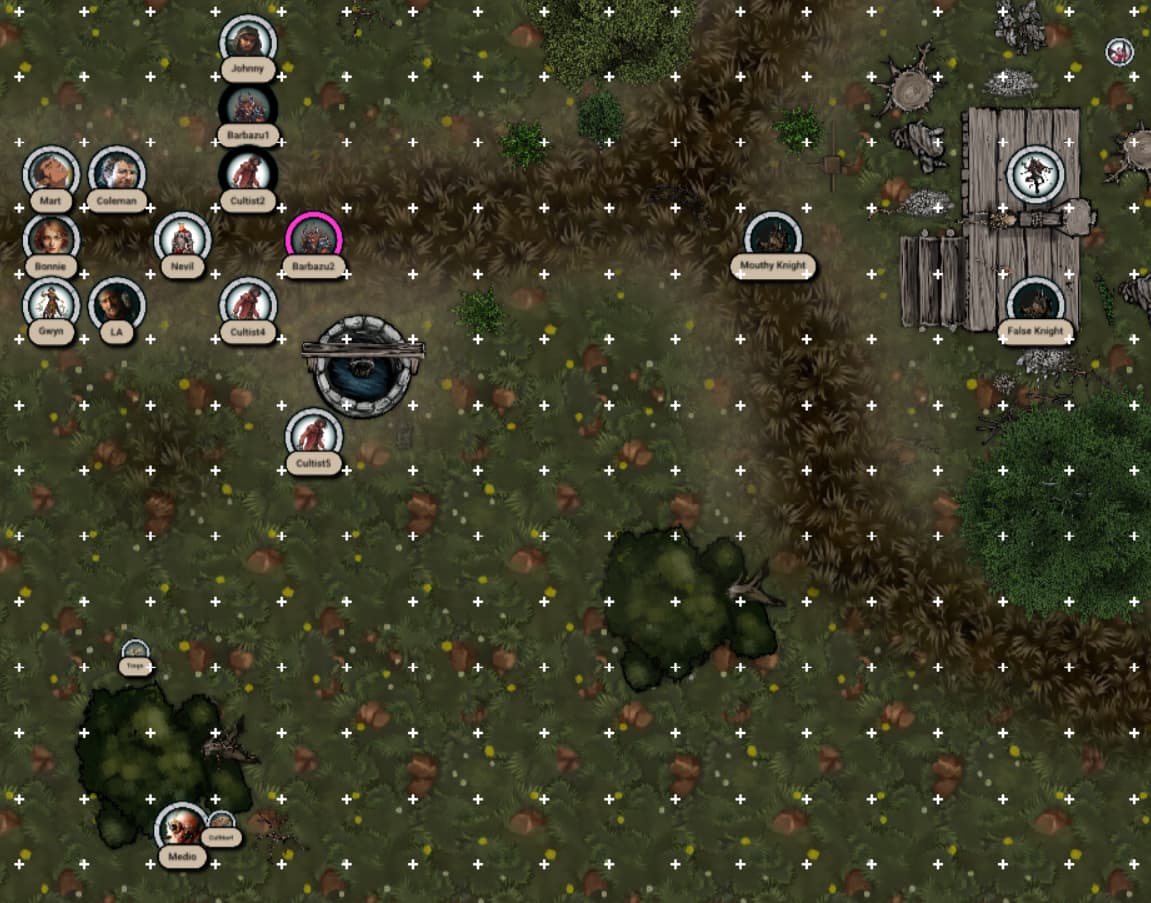Select the Mouthy Knight token

773,239
